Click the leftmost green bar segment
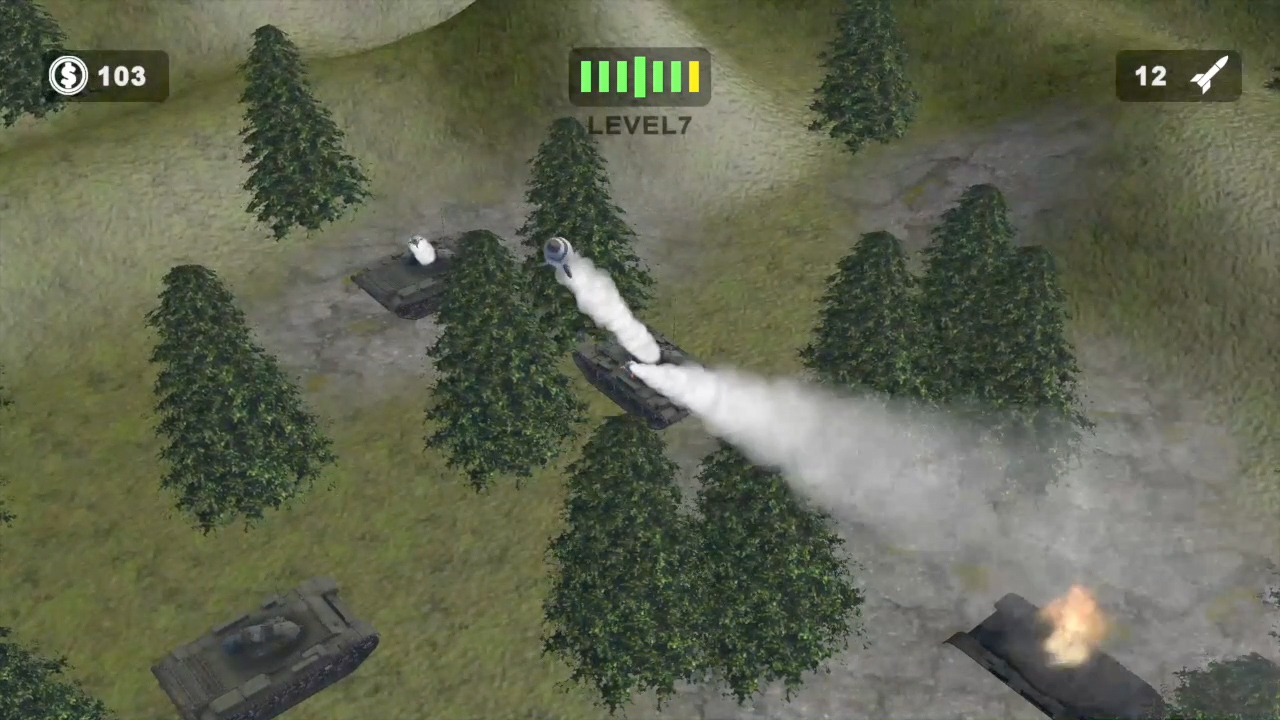Image resolution: width=1280 pixels, height=720 pixels. (x=587, y=75)
